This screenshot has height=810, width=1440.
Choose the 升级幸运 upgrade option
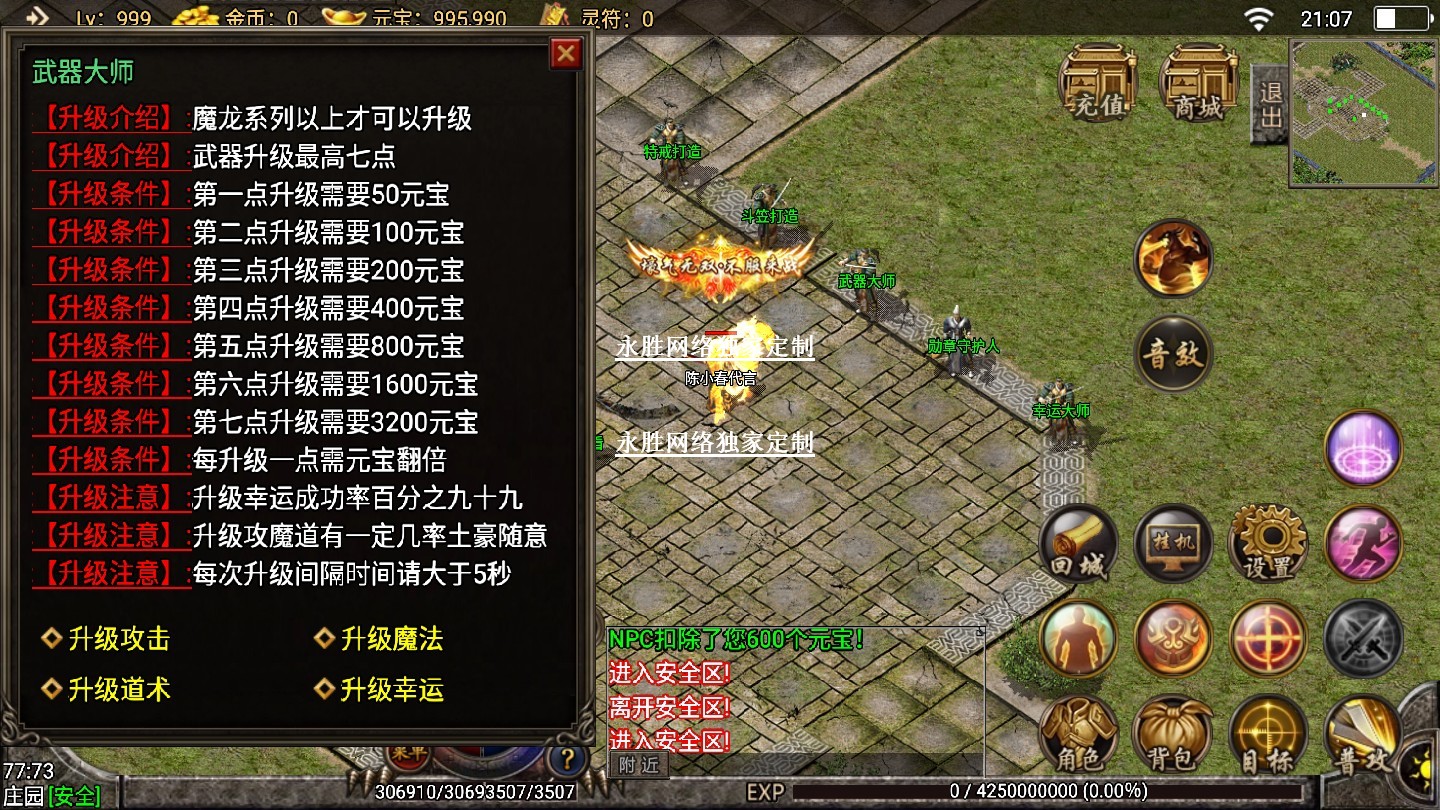click(x=391, y=689)
